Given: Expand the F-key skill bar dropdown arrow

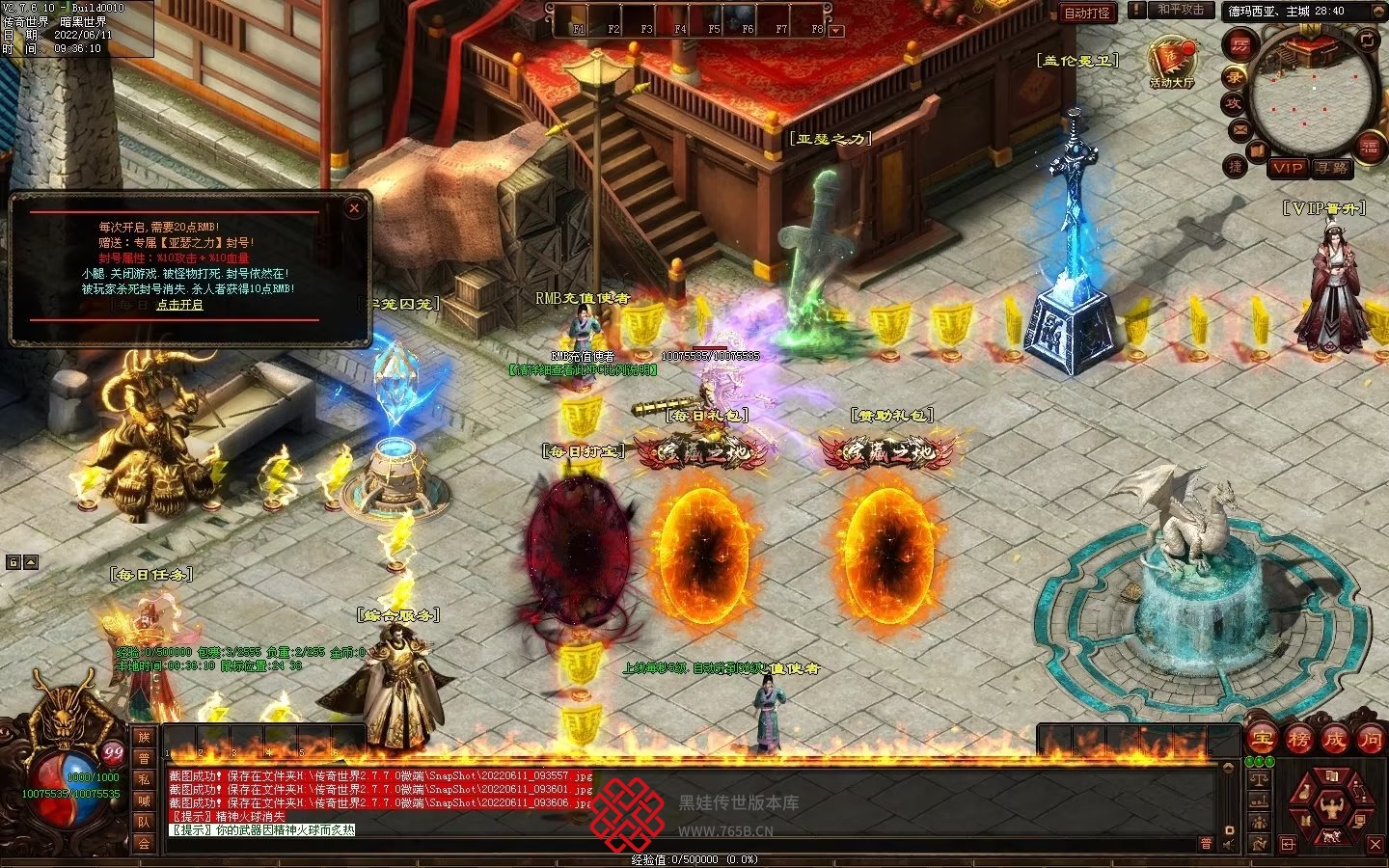Looking at the screenshot, I should 836,31.
